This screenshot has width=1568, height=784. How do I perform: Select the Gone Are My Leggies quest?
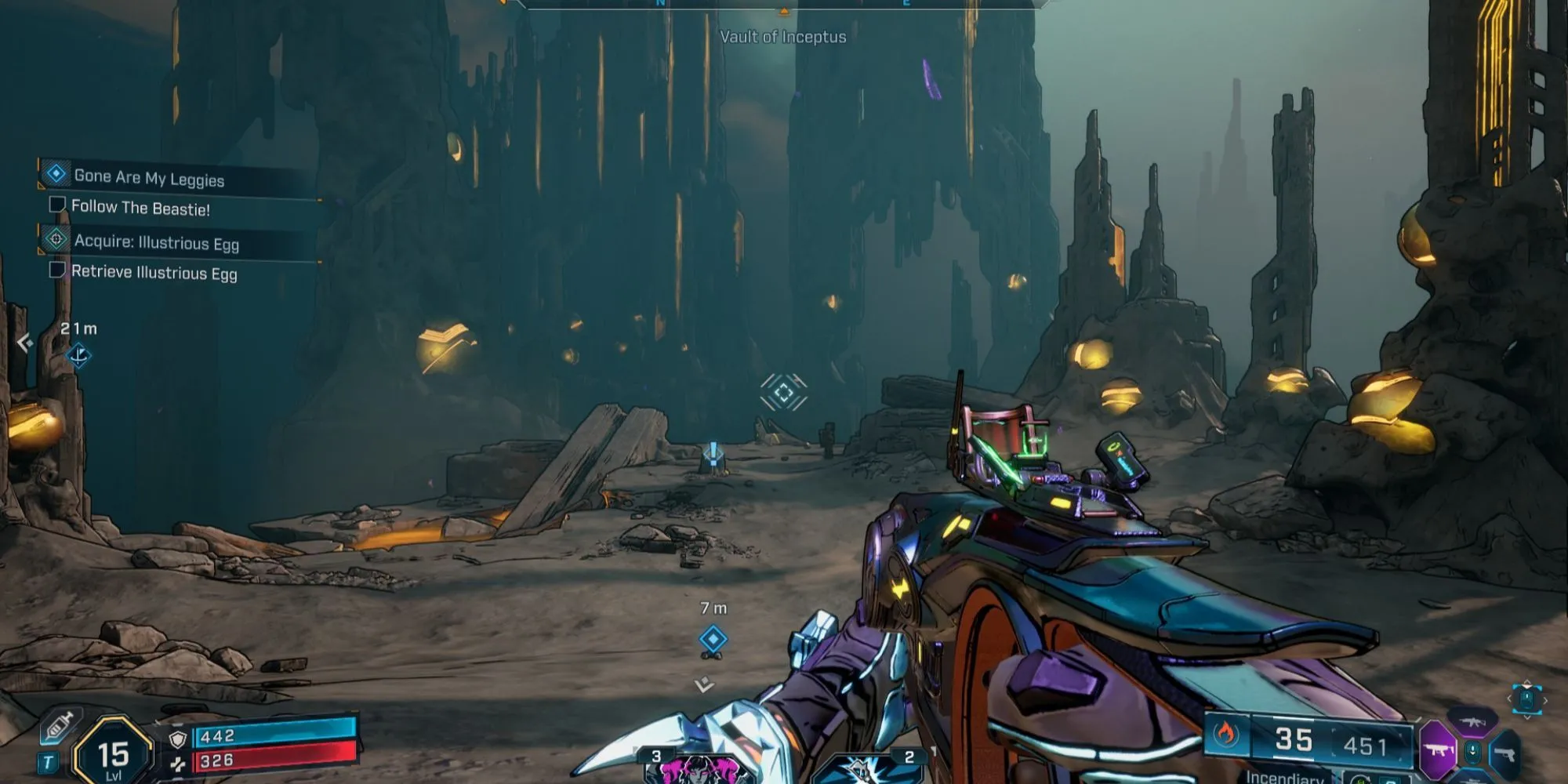click(149, 177)
